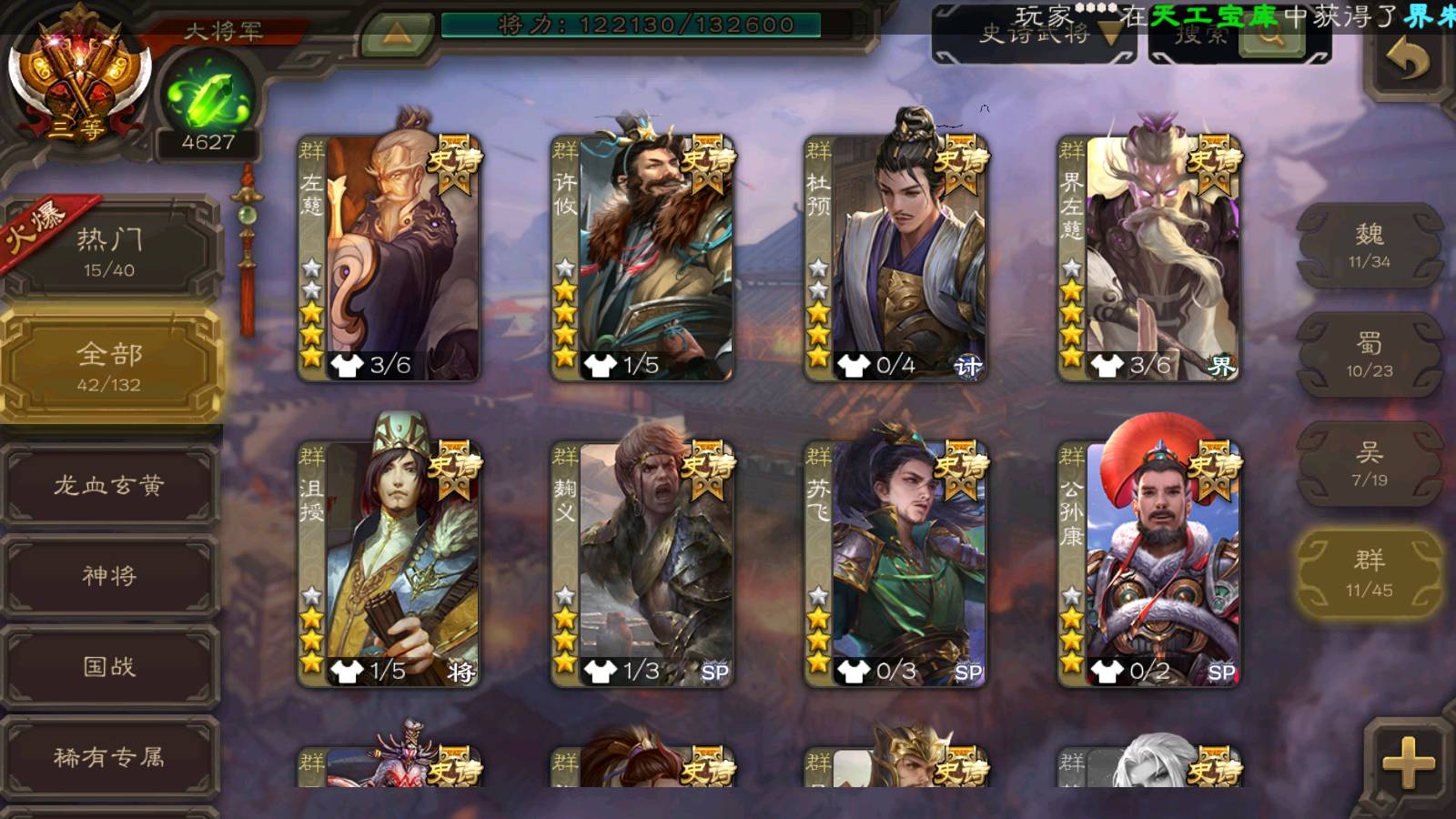Pick the 沮授 general card
Viewport: 1456px width, 819px height.
pyautogui.click(x=389, y=564)
